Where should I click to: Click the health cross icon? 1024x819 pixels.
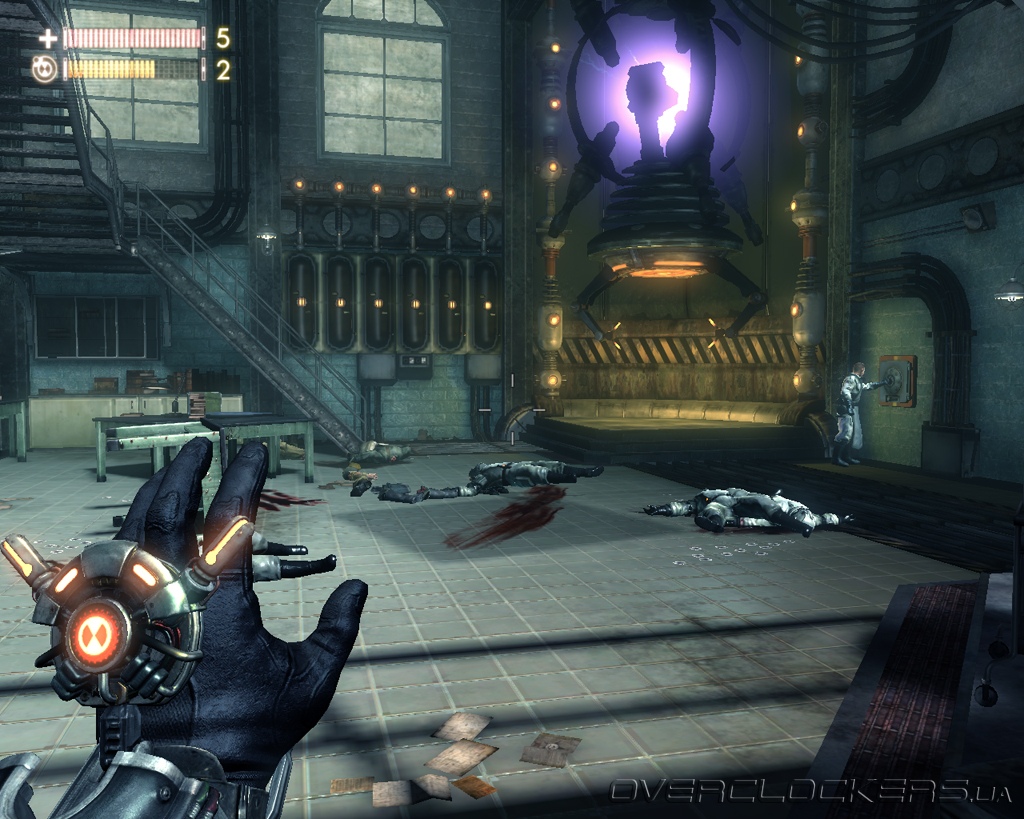[x=47, y=39]
